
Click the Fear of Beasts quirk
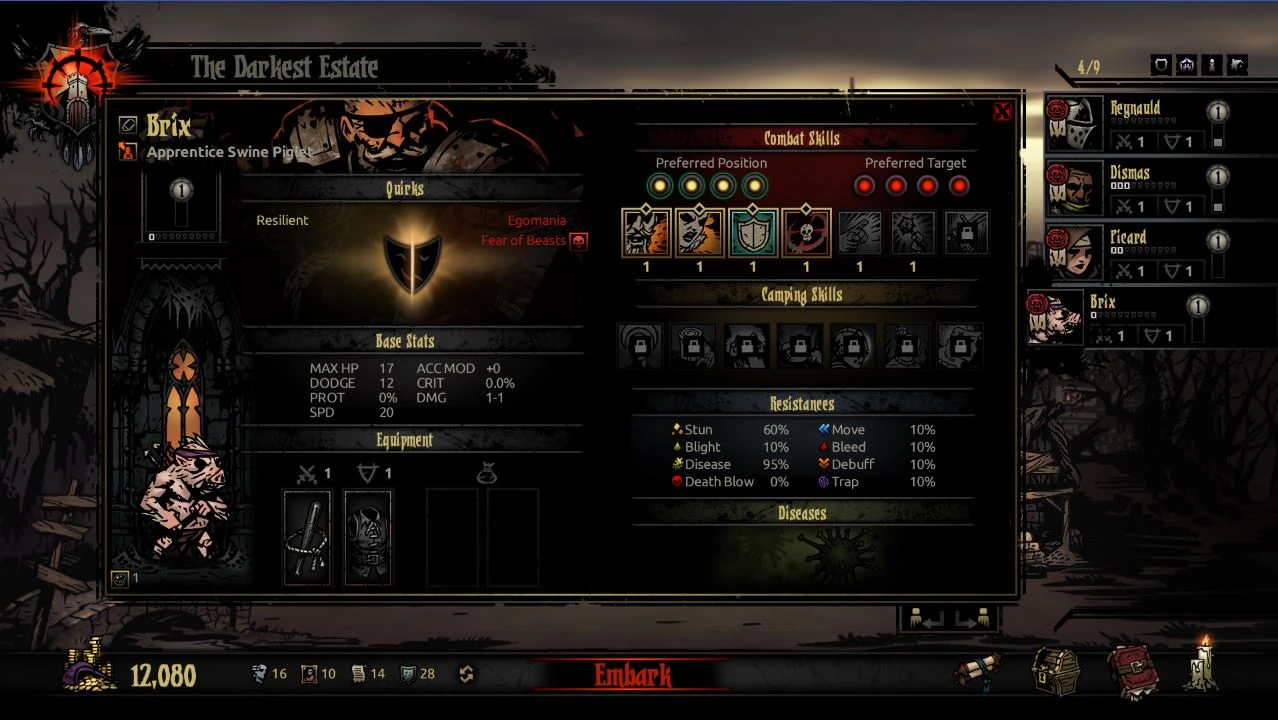(x=523, y=241)
